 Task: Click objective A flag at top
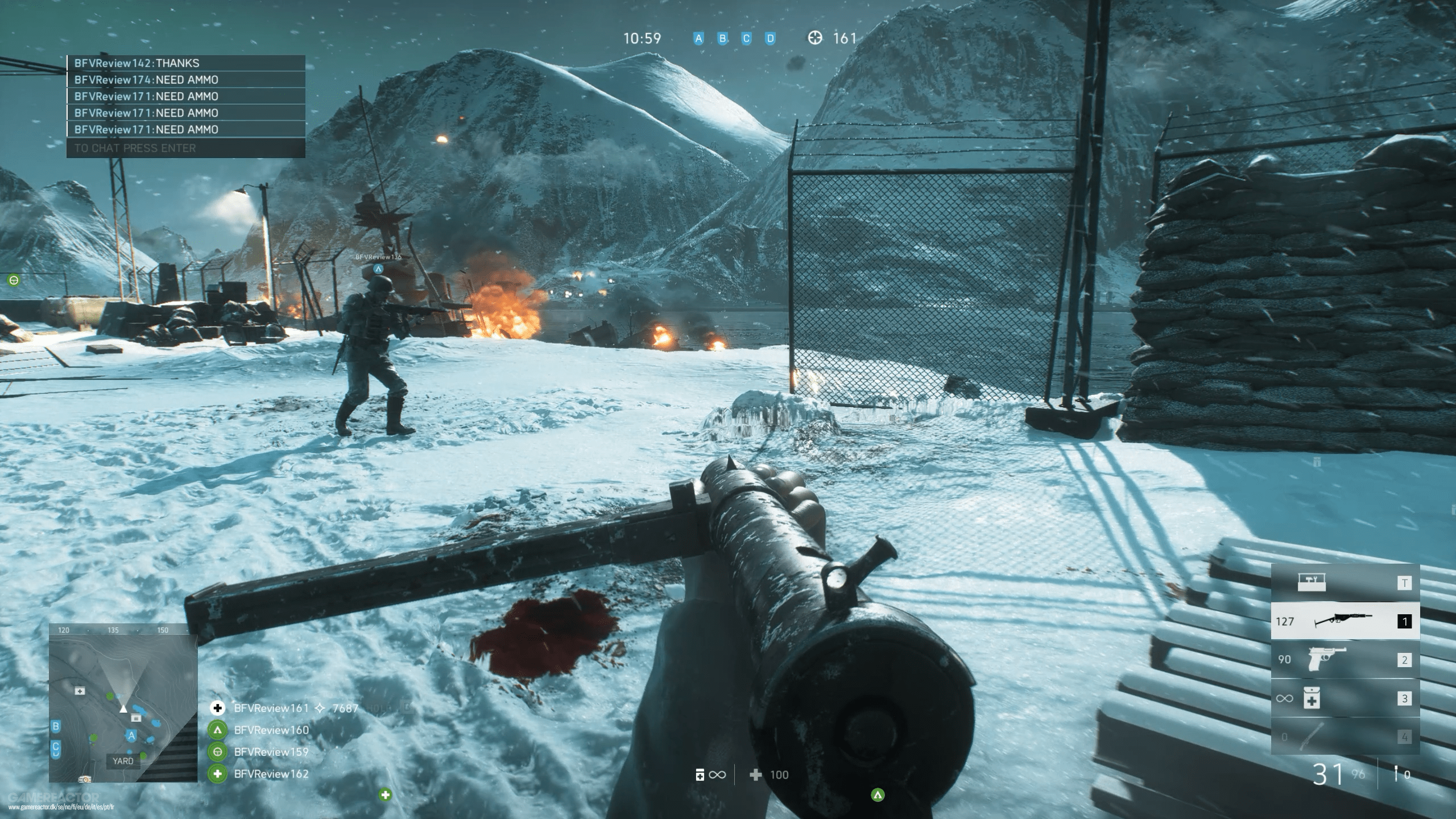click(698, 39)
